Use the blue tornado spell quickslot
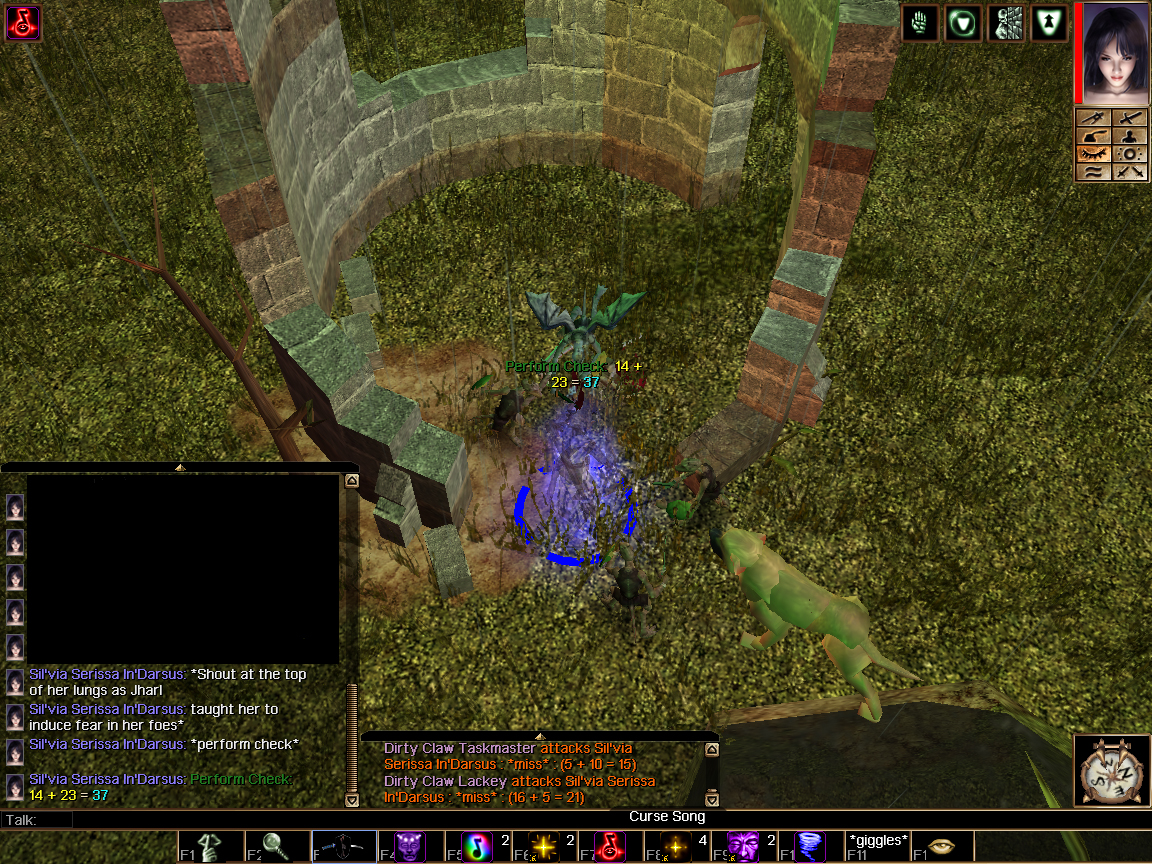The height and width of the screenshot is (864, 1152). [811, 847]
